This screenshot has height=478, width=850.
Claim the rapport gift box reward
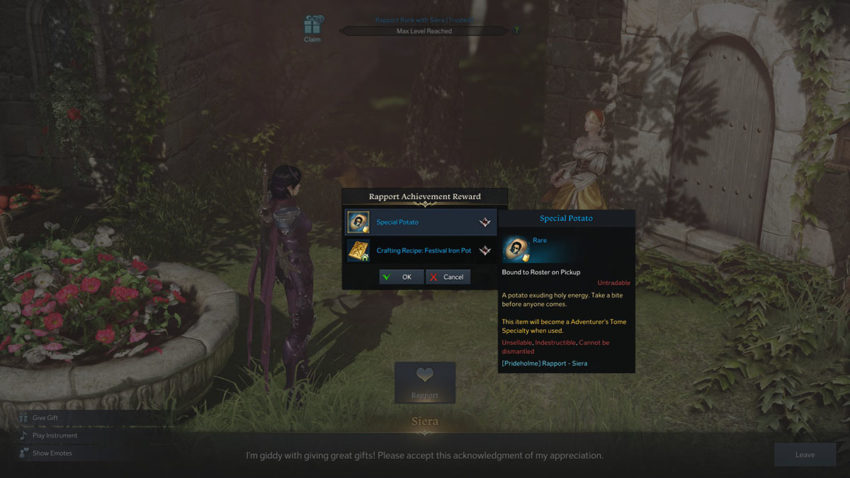314,28
